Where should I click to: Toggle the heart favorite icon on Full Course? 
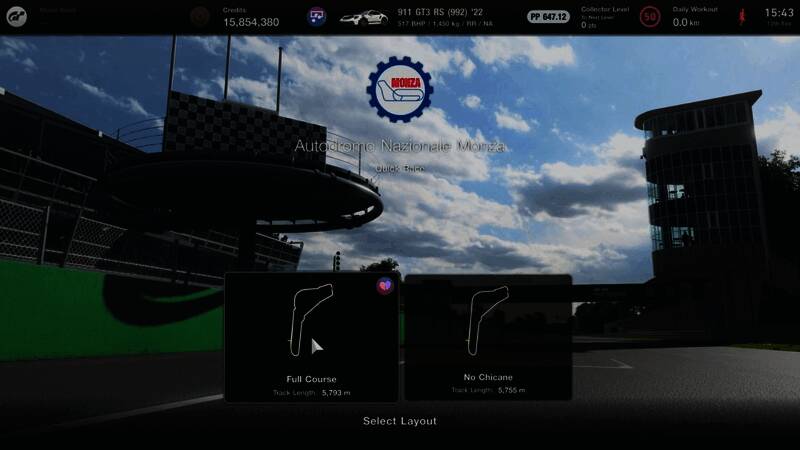coord(386,286)
